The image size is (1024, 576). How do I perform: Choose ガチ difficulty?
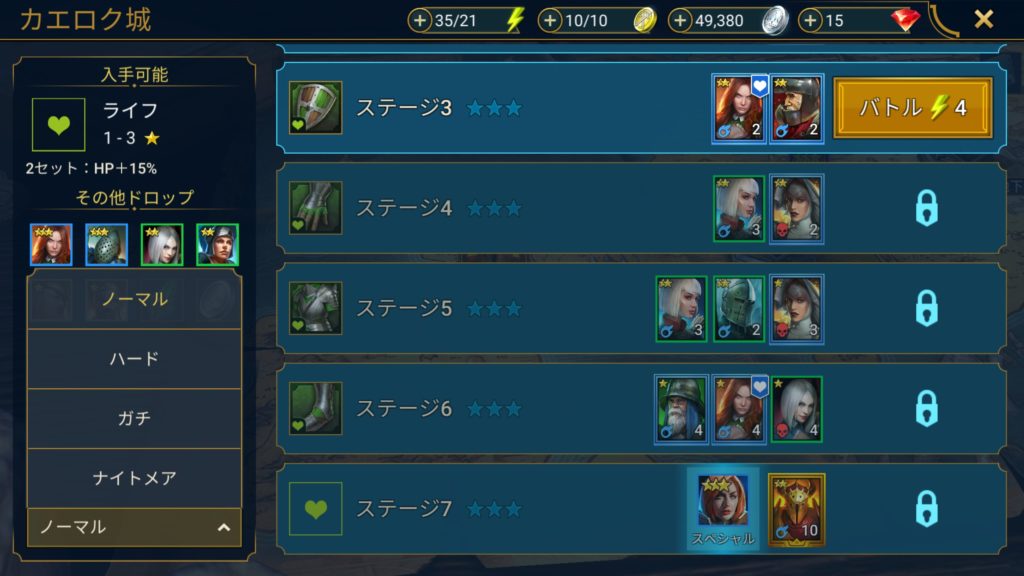134,418
